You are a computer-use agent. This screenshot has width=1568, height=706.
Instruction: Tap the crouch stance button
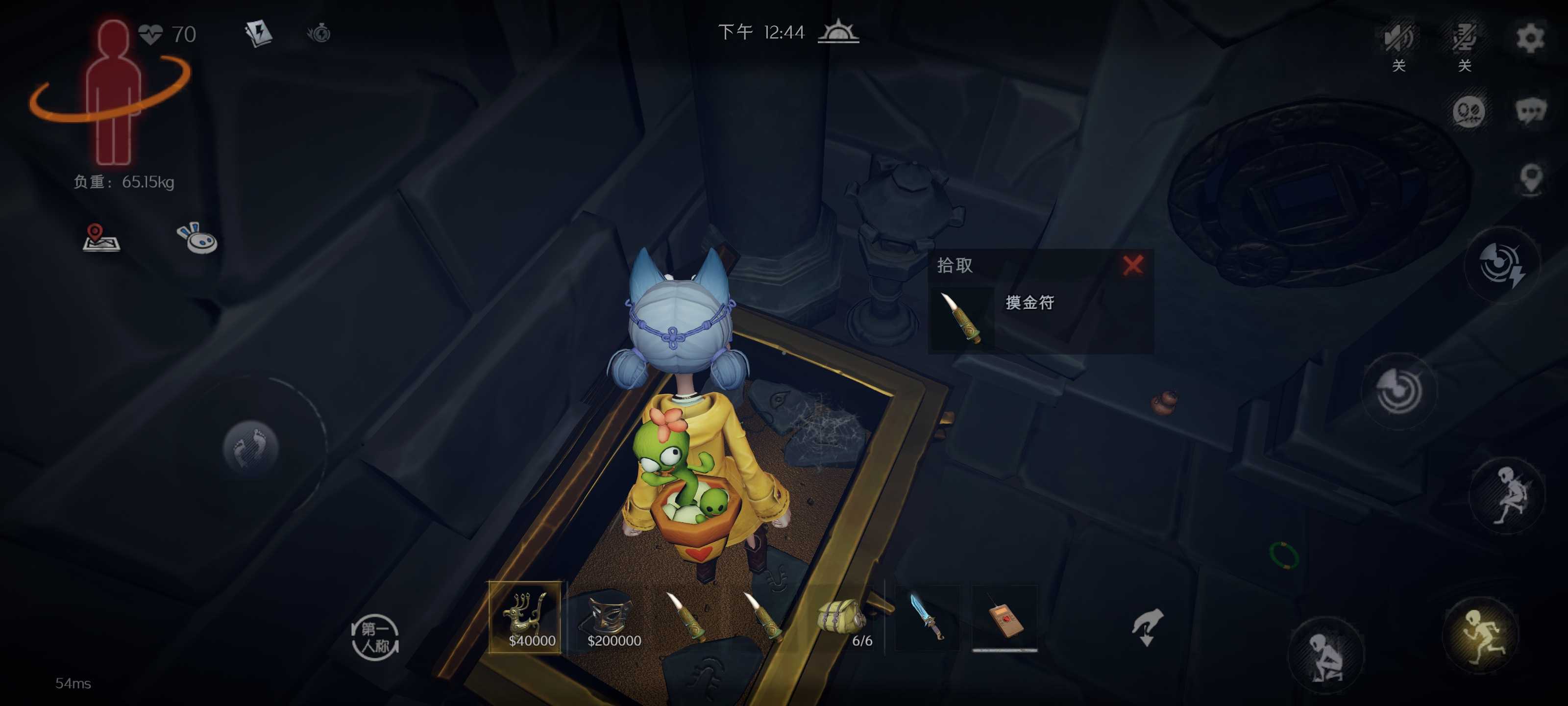pos(1326,655)
